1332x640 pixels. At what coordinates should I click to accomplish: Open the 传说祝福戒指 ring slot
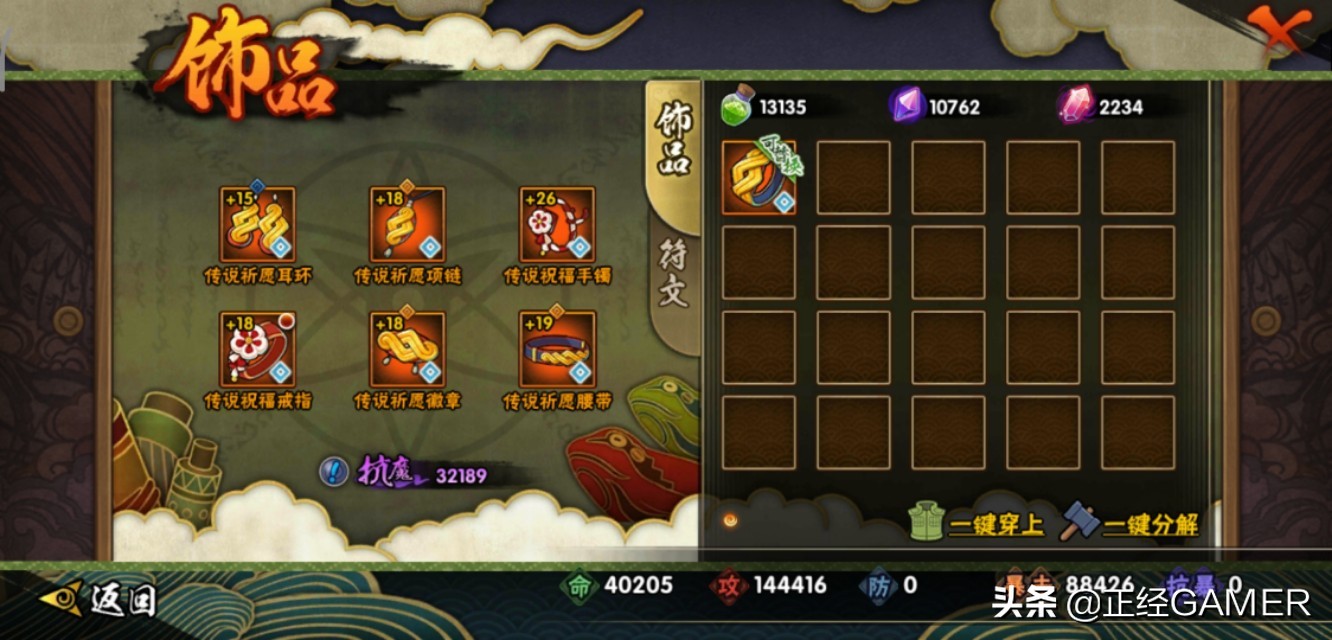(257, 350)
